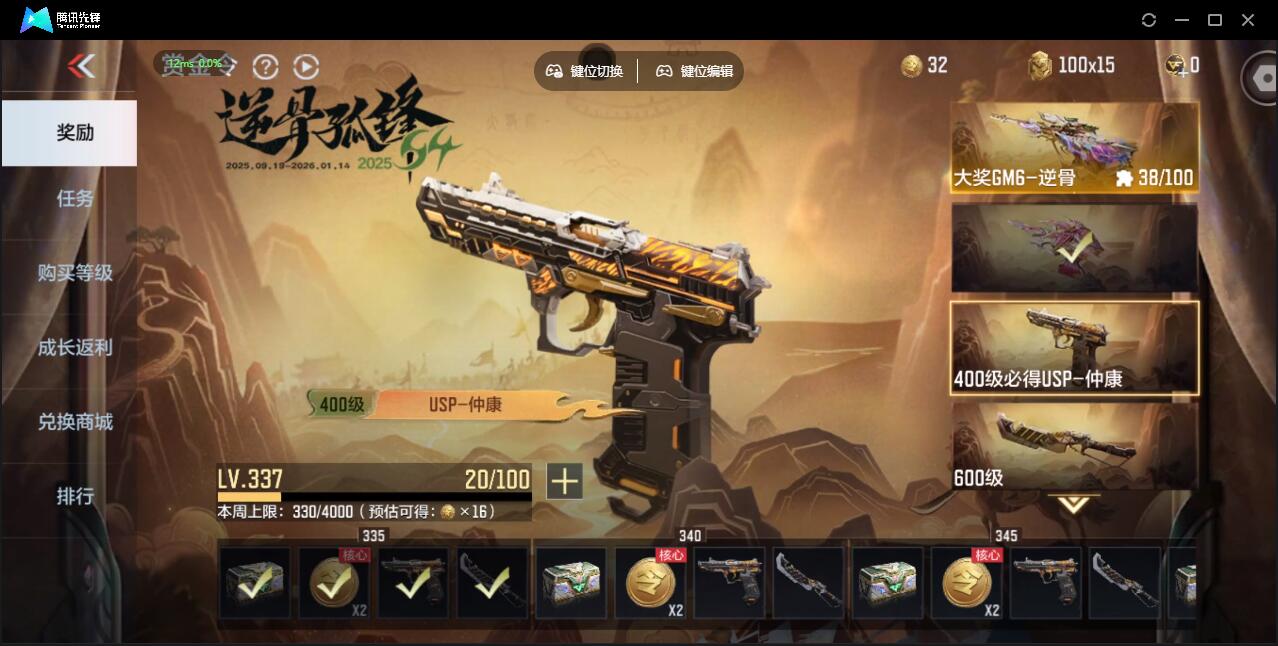Click the plus button to buy levels
This screenshot has width=1278, height=646.
(564, 481)
